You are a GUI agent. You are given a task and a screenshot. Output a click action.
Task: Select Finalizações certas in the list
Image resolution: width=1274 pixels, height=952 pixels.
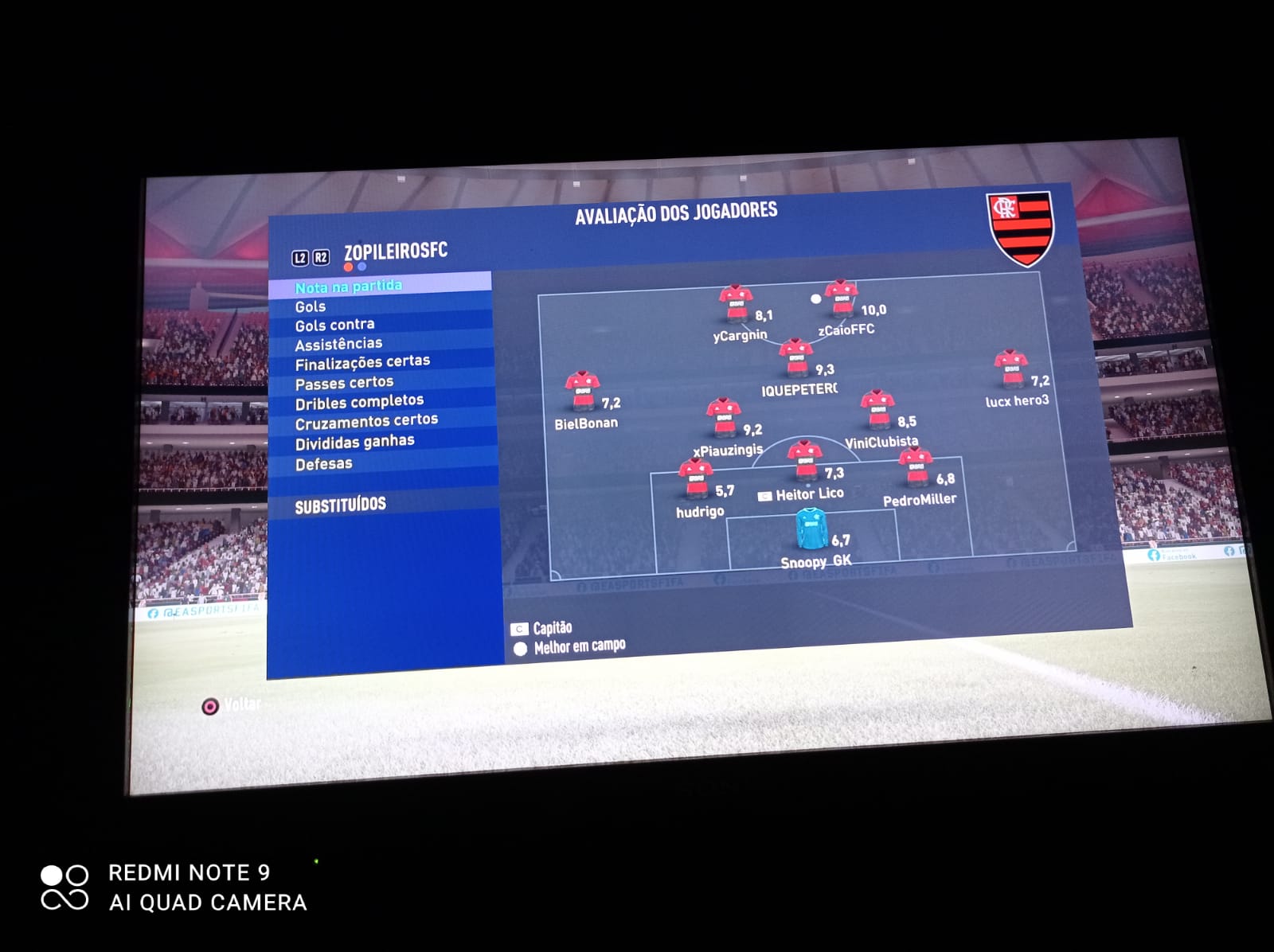click(362, 363)
